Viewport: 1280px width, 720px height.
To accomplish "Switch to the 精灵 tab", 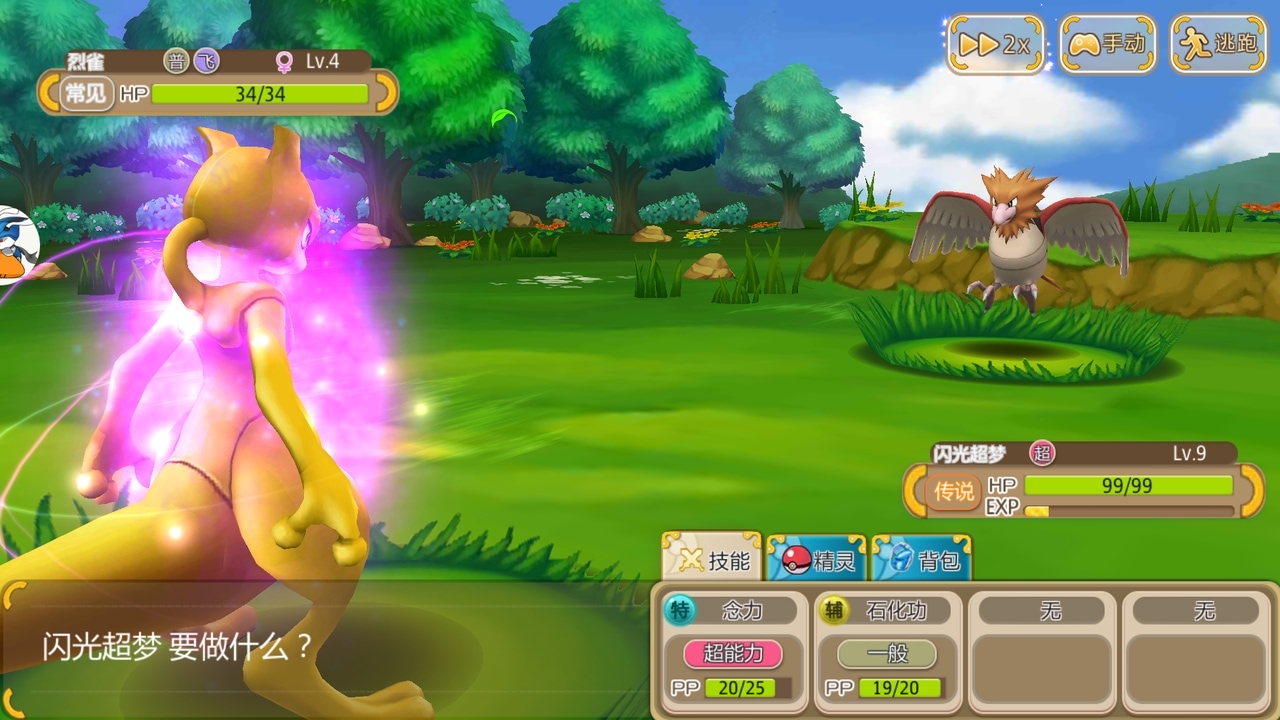I will (x=816, y=559).
